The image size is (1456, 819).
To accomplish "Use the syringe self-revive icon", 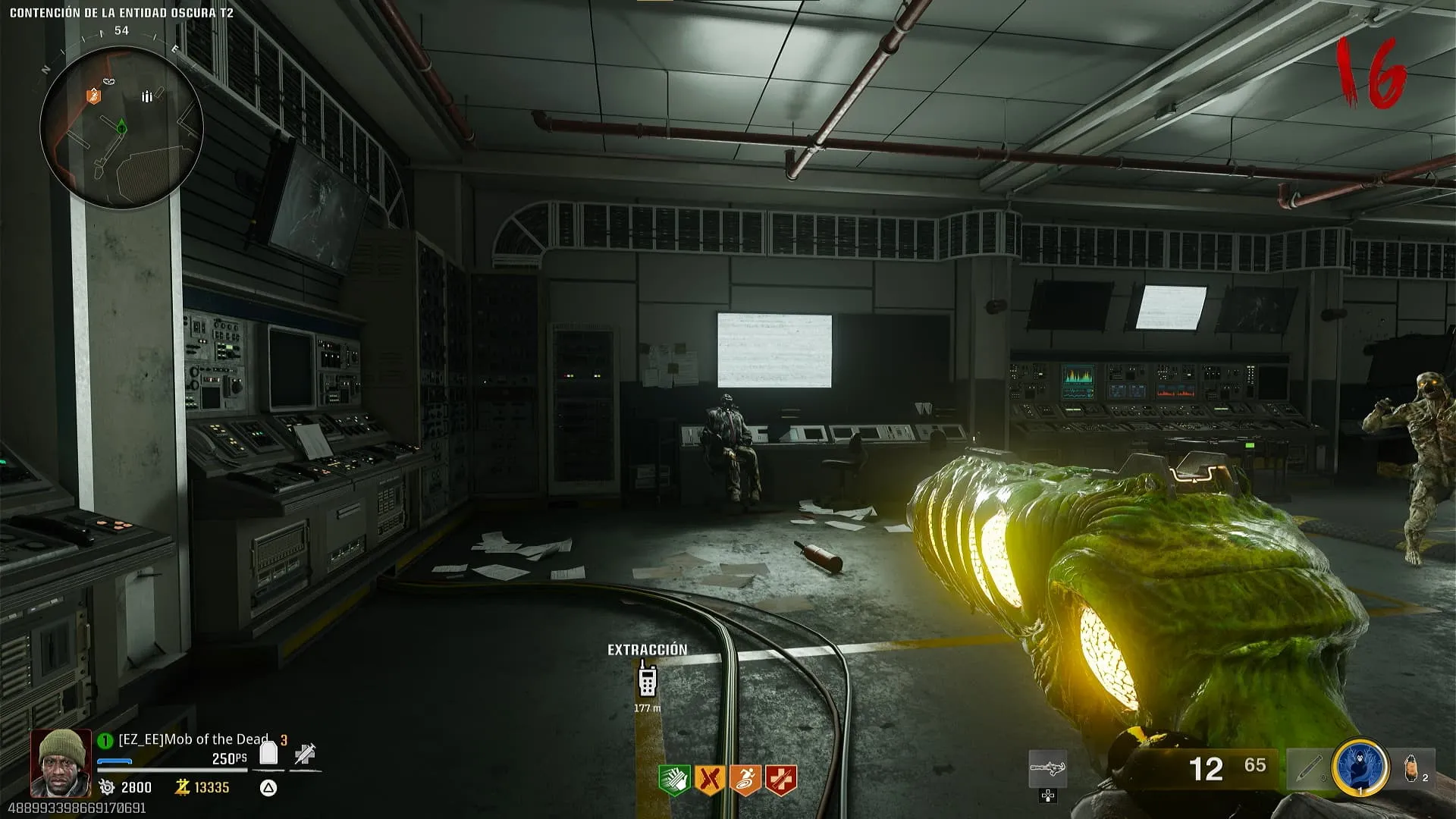I will click(x=305, y=754).
